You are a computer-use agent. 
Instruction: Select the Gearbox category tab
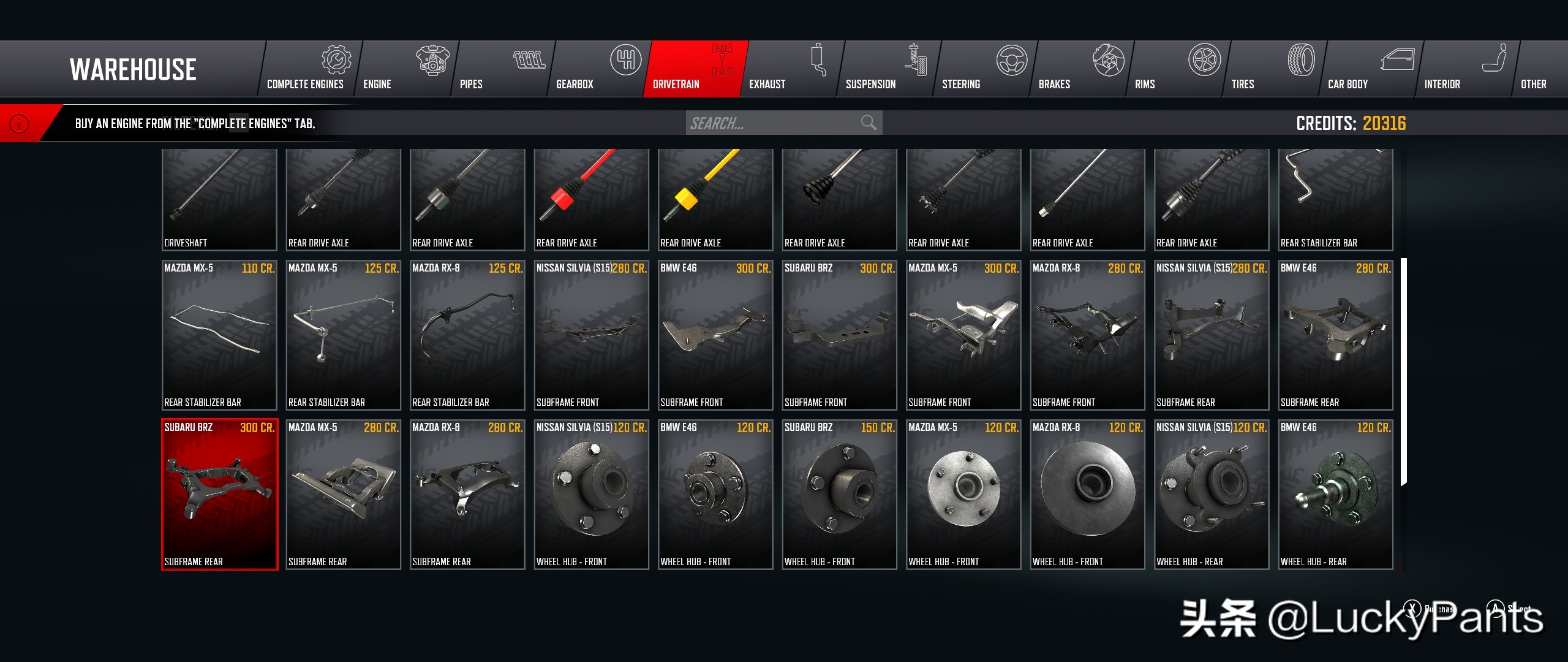(x=598, y=69)
